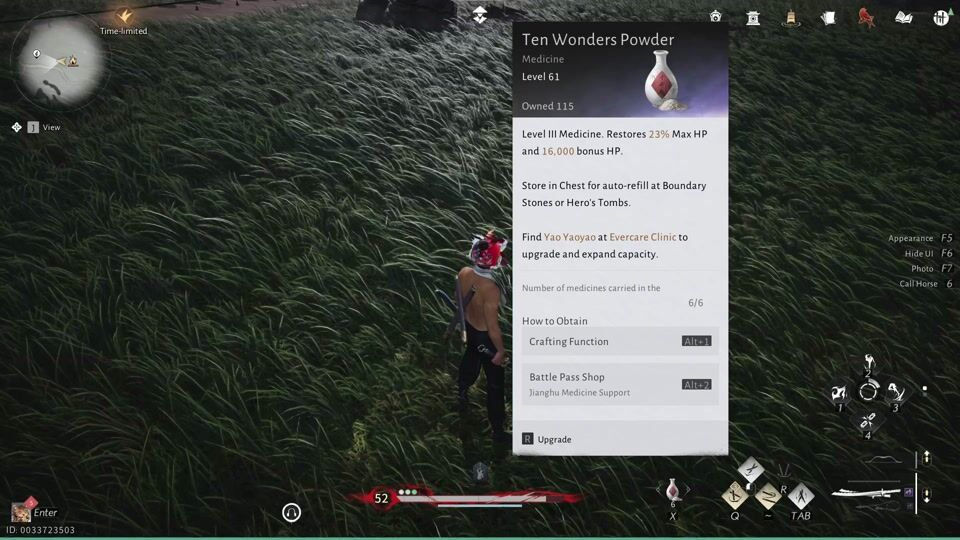Open the hanging lantern icon in the top bar
960x540 pixels.
(791, 17)
